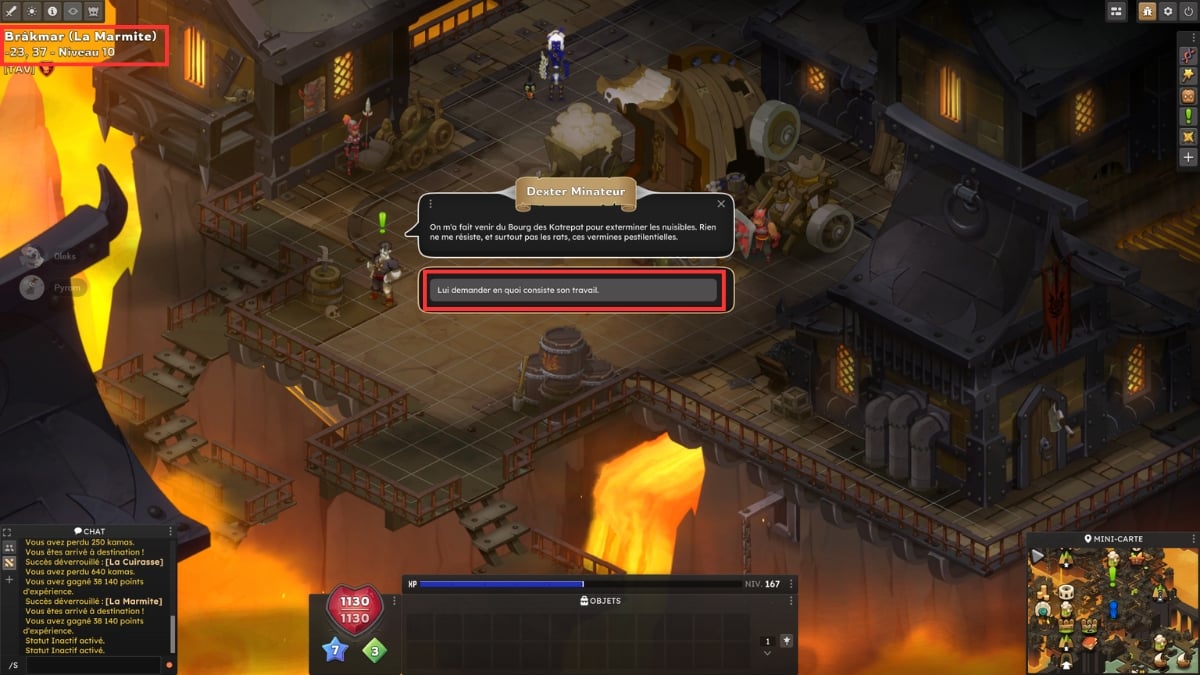Image resolution: width=1200 pixels, height=675 pixels.
Task: Expand the chat window to fullscreen
Action: (x=8, y=532)
